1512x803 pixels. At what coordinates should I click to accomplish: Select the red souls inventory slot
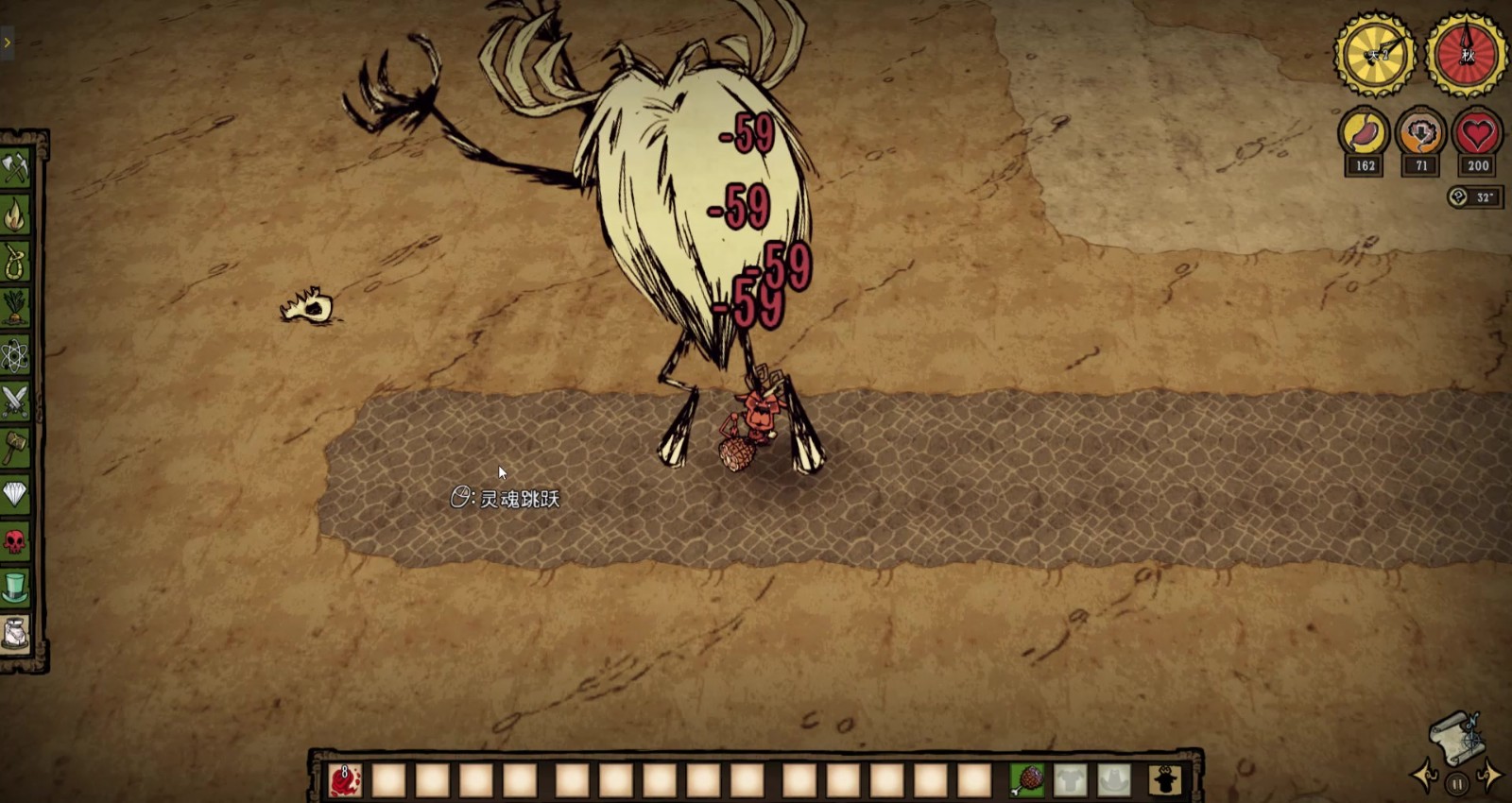(345, 780)
